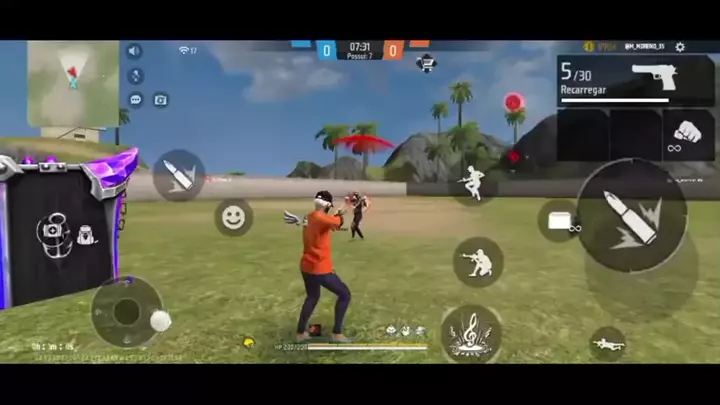Screen dimensions: 720x405
Task: Toggle the speaker sound icon
Action: click(x=134, y=51)
